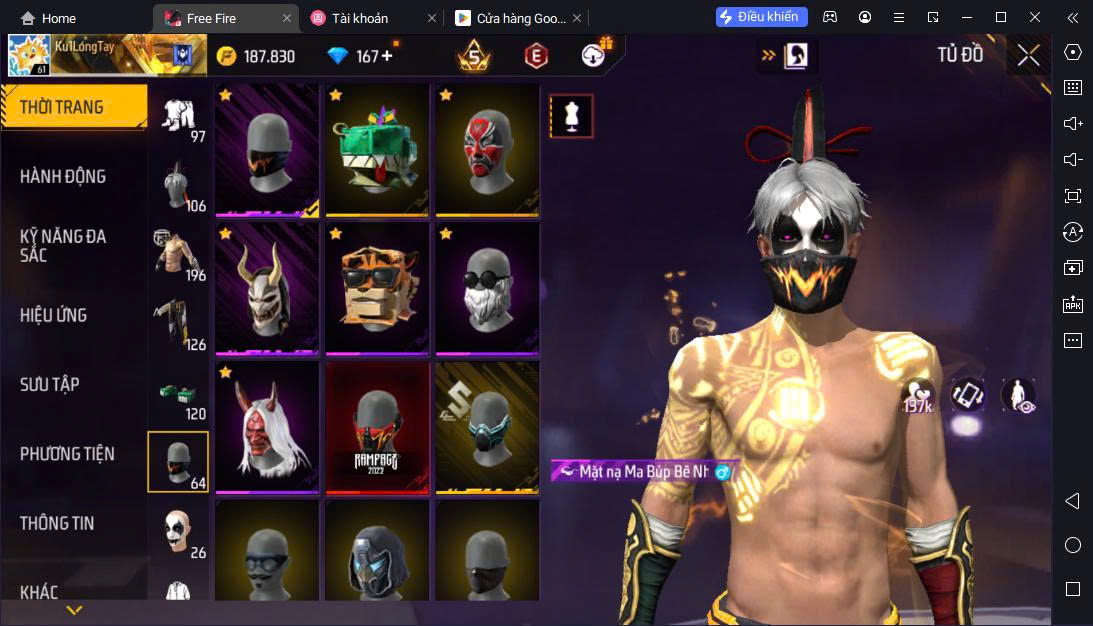The width and height of the screenshot is (1093, 626).
Task: Select the white beard and glasses mask
Action: click(487, 288)
